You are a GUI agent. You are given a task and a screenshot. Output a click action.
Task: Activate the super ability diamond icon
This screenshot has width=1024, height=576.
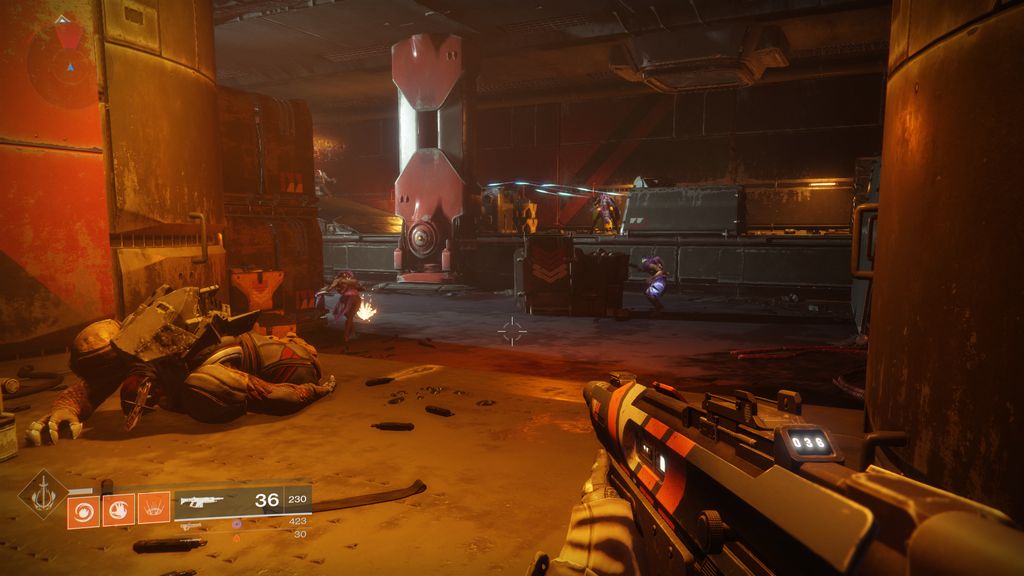(43, 493)
